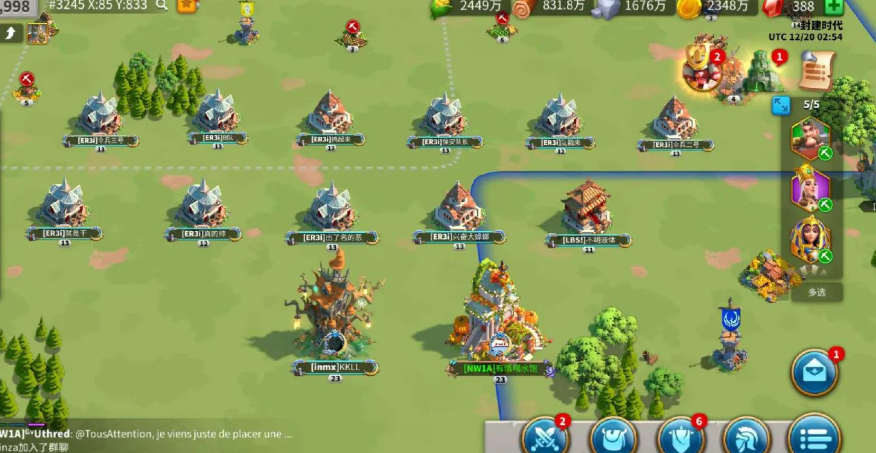
Task: Open the crossed swords campaign button
Action: (545, 437)
